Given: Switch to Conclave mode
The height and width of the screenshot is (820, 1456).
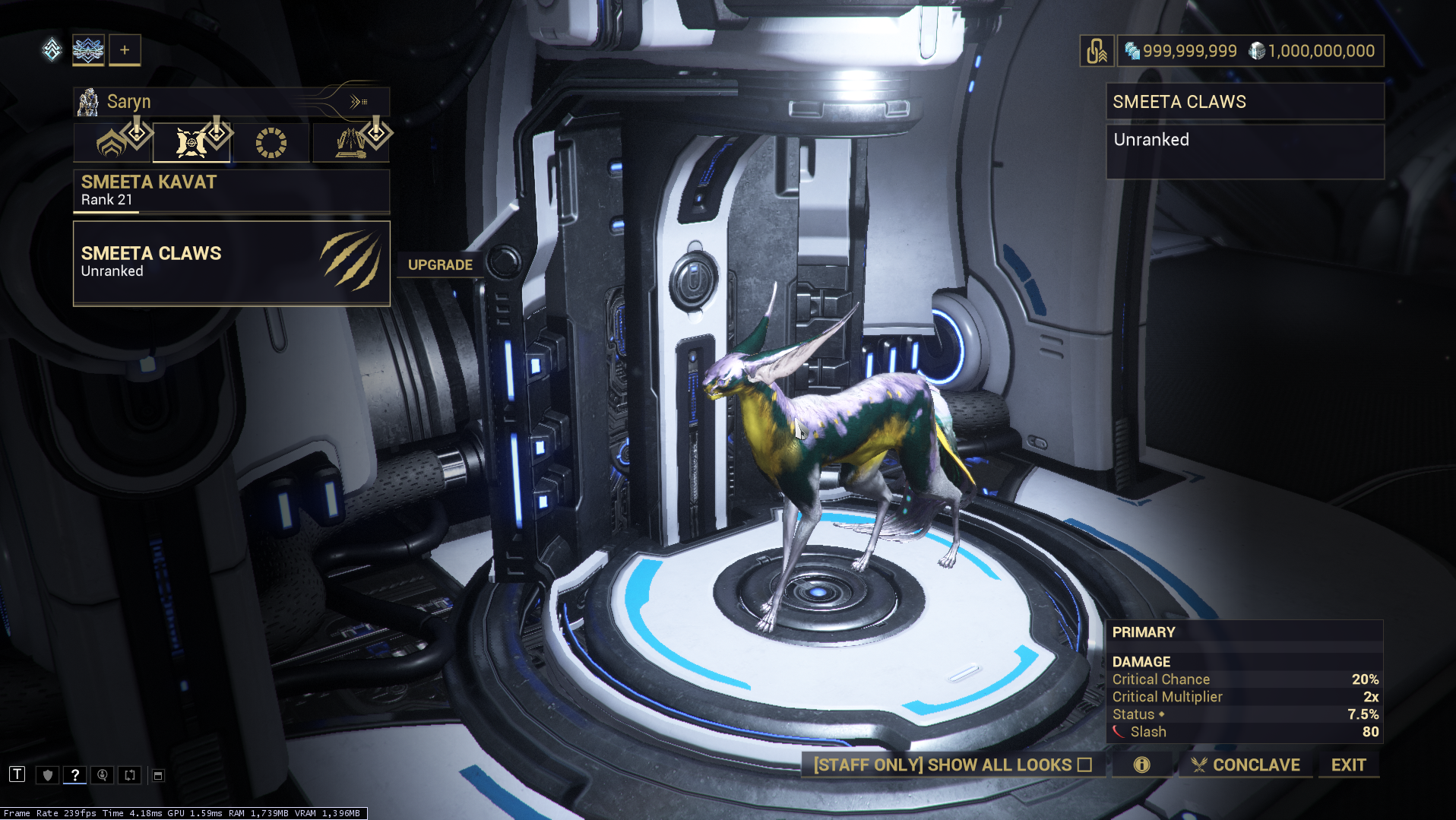Looking at the screenshot, I should [1246, 765].
